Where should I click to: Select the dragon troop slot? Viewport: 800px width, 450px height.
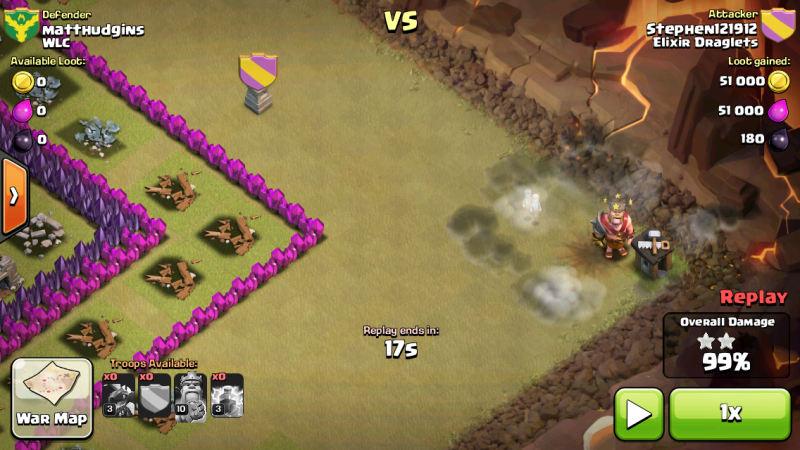[119, 396]
